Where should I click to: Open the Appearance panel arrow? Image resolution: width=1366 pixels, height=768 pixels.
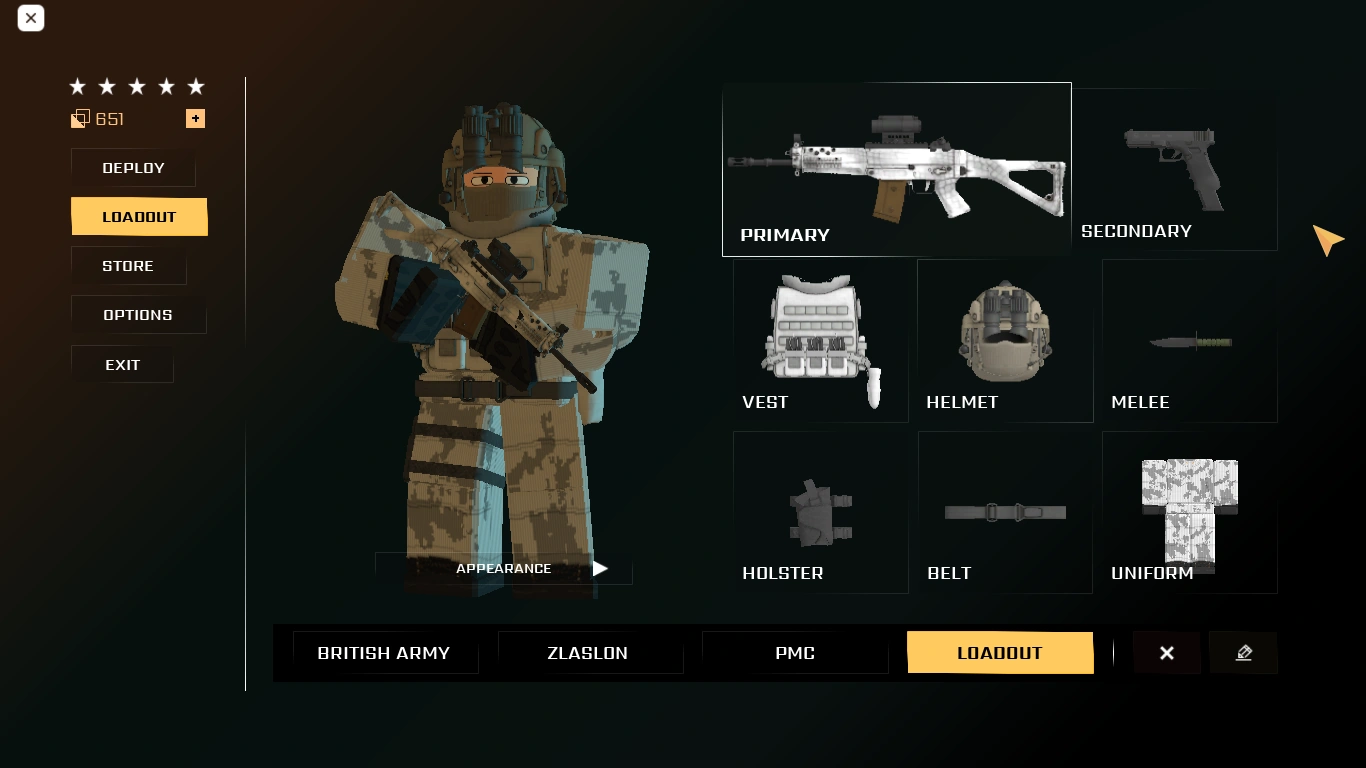click(599, 568)
